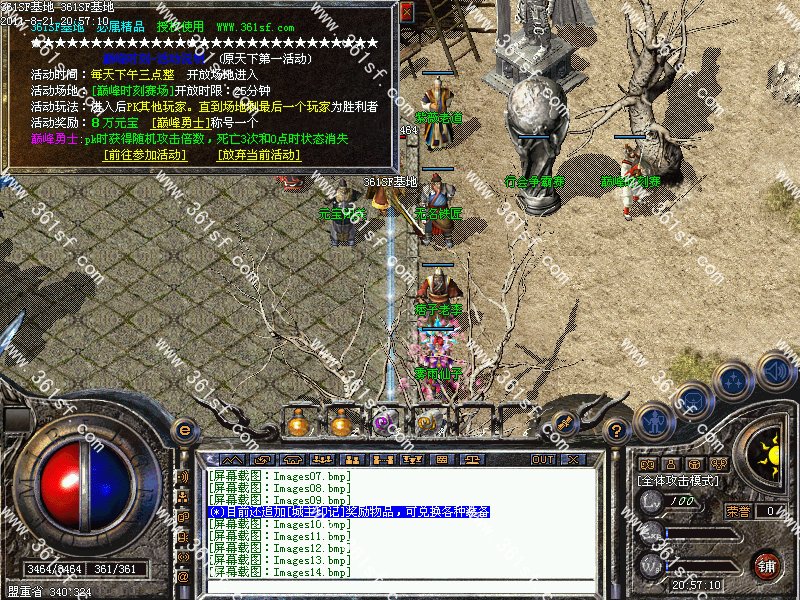
Task: Click the round 铺 shop button
Action: 767,565
